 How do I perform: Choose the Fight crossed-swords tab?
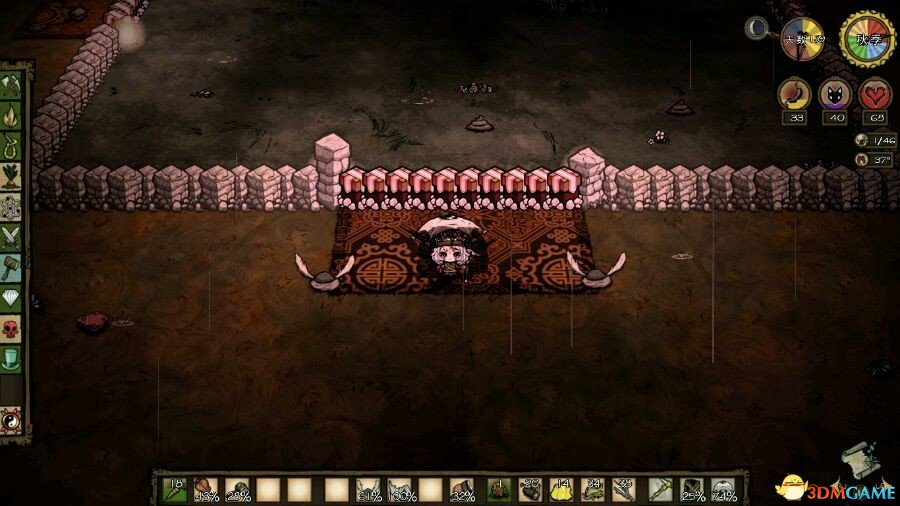point(13,238)
